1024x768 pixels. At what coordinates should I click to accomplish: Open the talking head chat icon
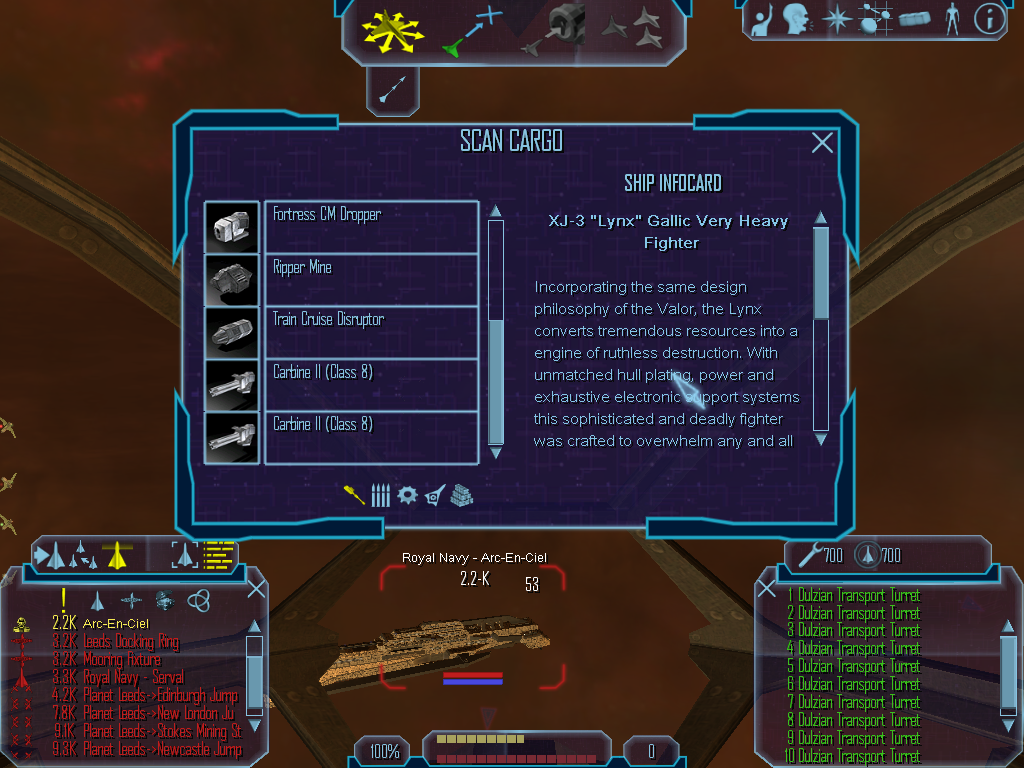coord(795,18)
